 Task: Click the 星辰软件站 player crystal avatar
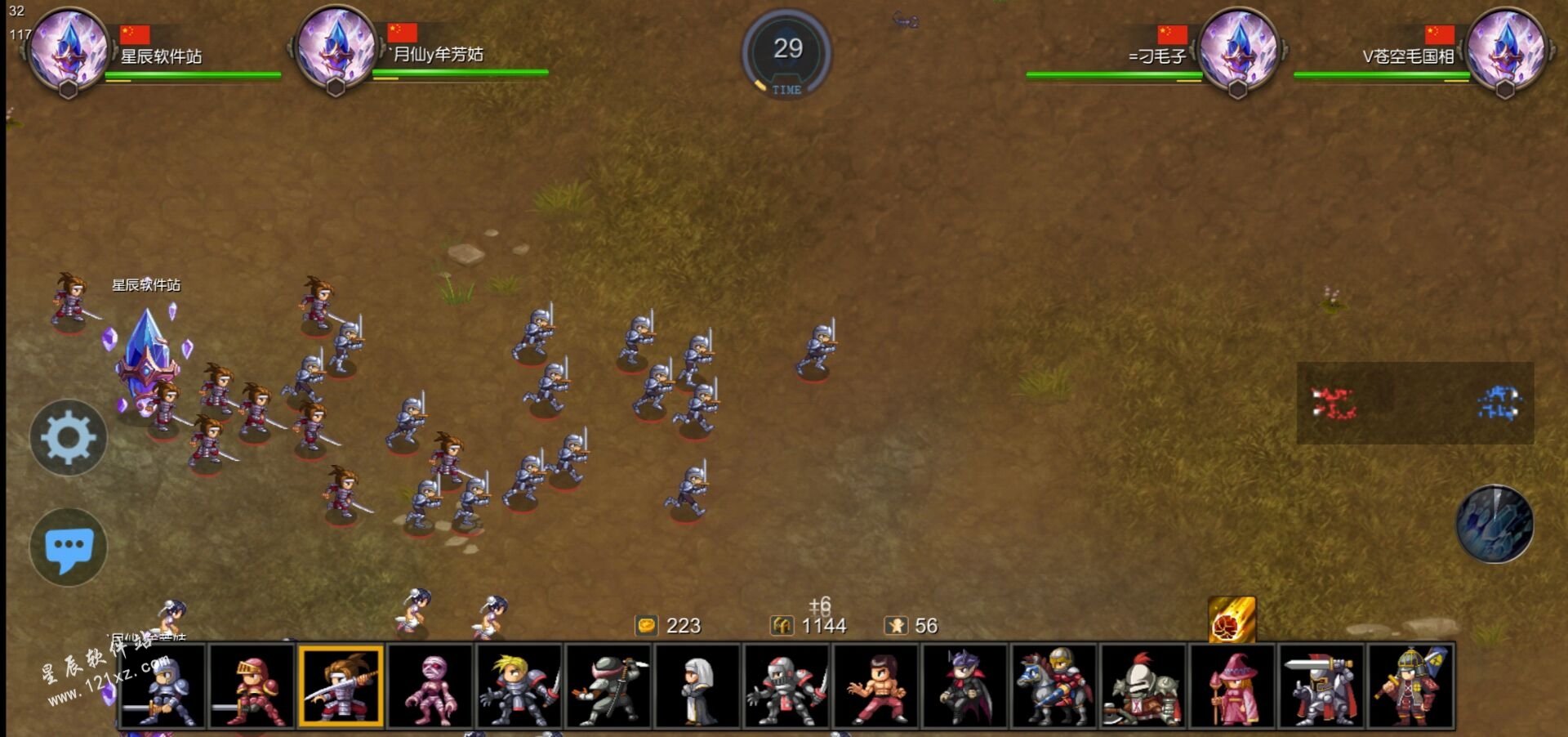[x=69, y=49]
